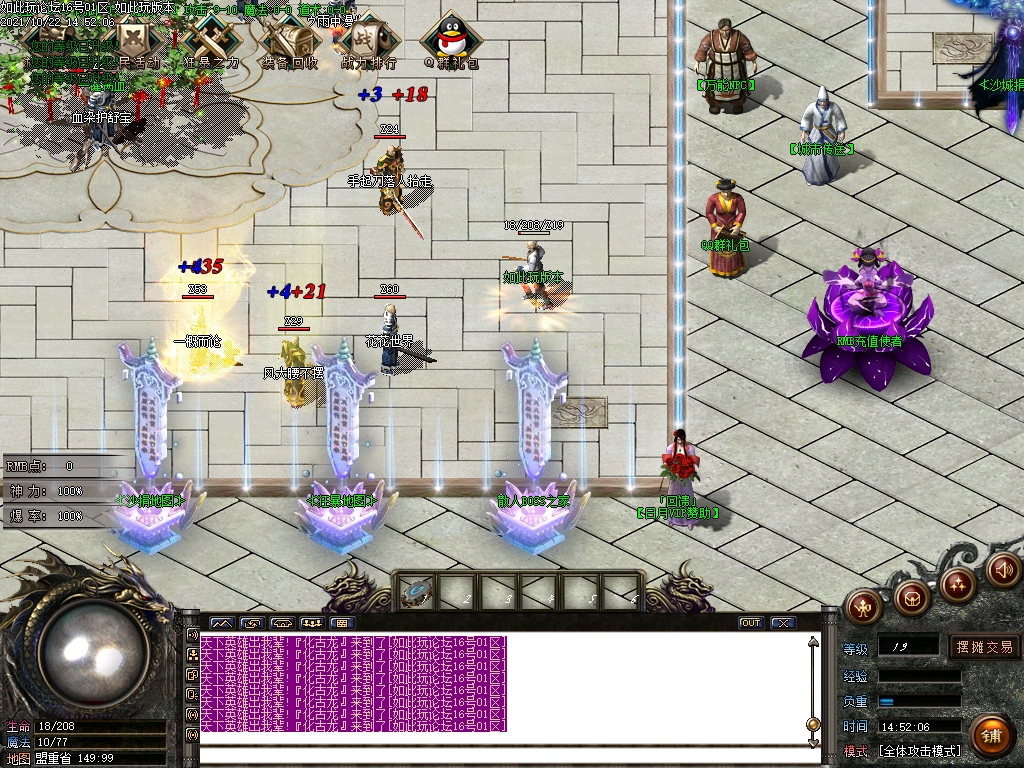
Task: Open the 摆摊交易 stall trading button
Action: point(984,647)
